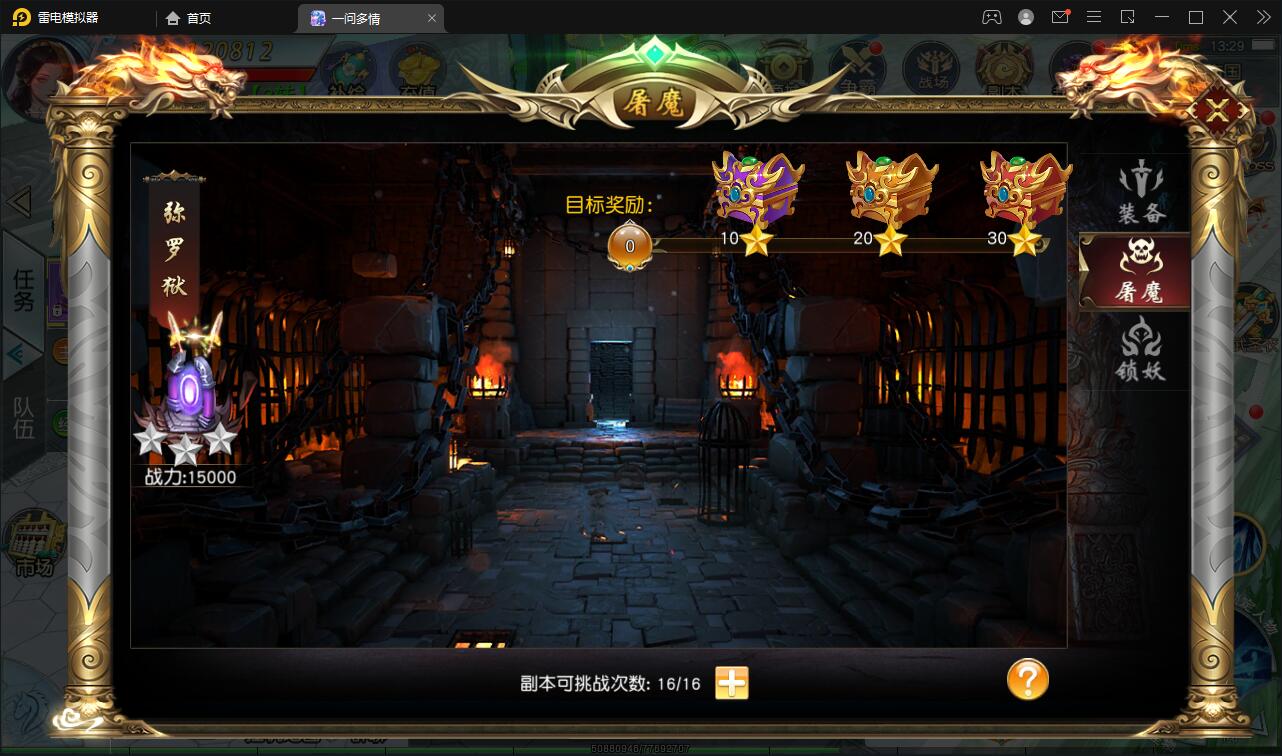This screenshot has height=756, width=1282.
Task: Click the 20-star milestone on the reward progress bar
Action: pyautogui.click(x=890, y=239)
